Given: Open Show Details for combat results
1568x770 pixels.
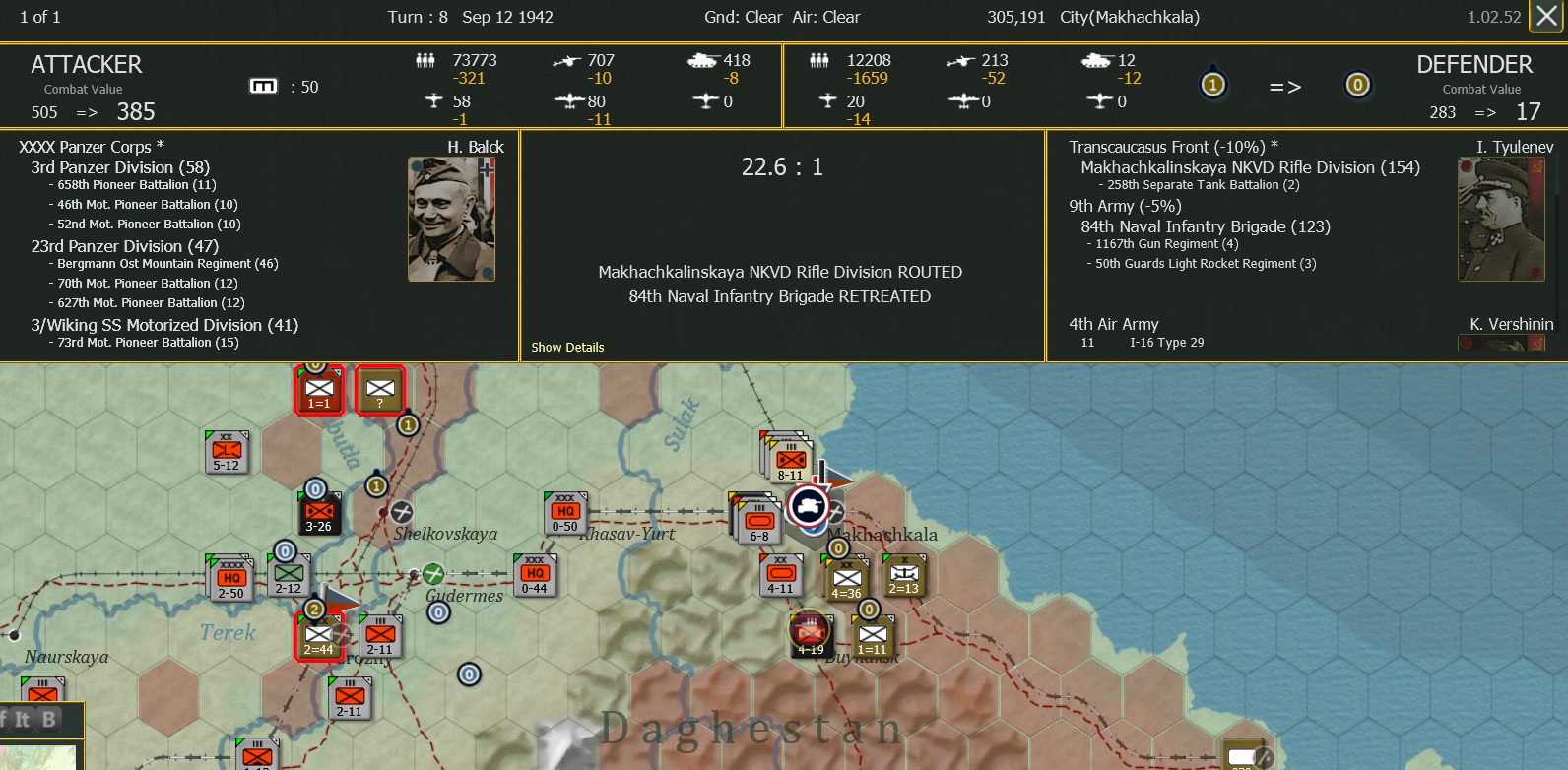Looking at the screenshot, I should [568, 347].
